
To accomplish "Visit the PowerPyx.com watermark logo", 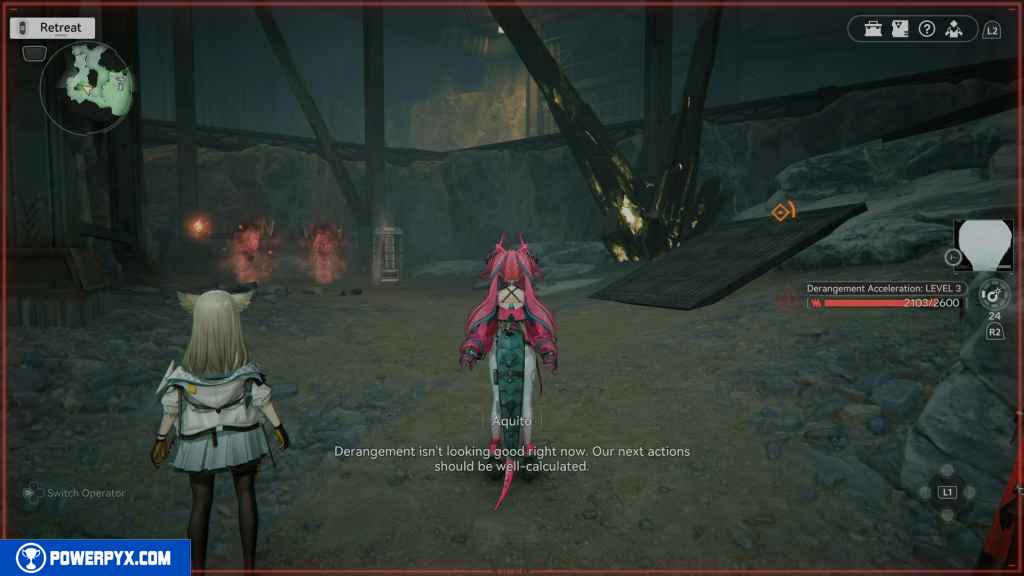I will point(95,557).
